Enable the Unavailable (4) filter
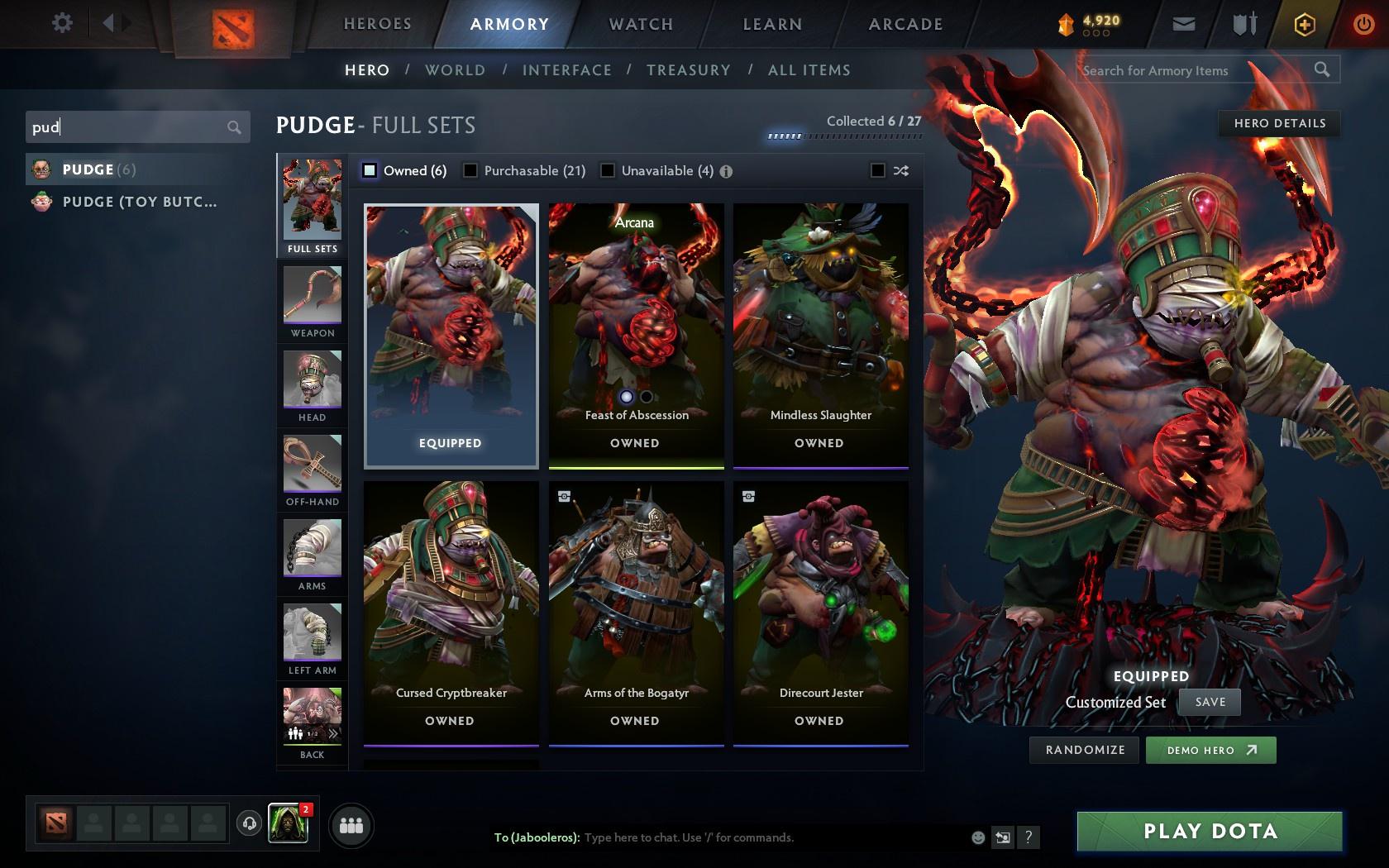This screenshot has height=868, width=1389. pos(609,170)
